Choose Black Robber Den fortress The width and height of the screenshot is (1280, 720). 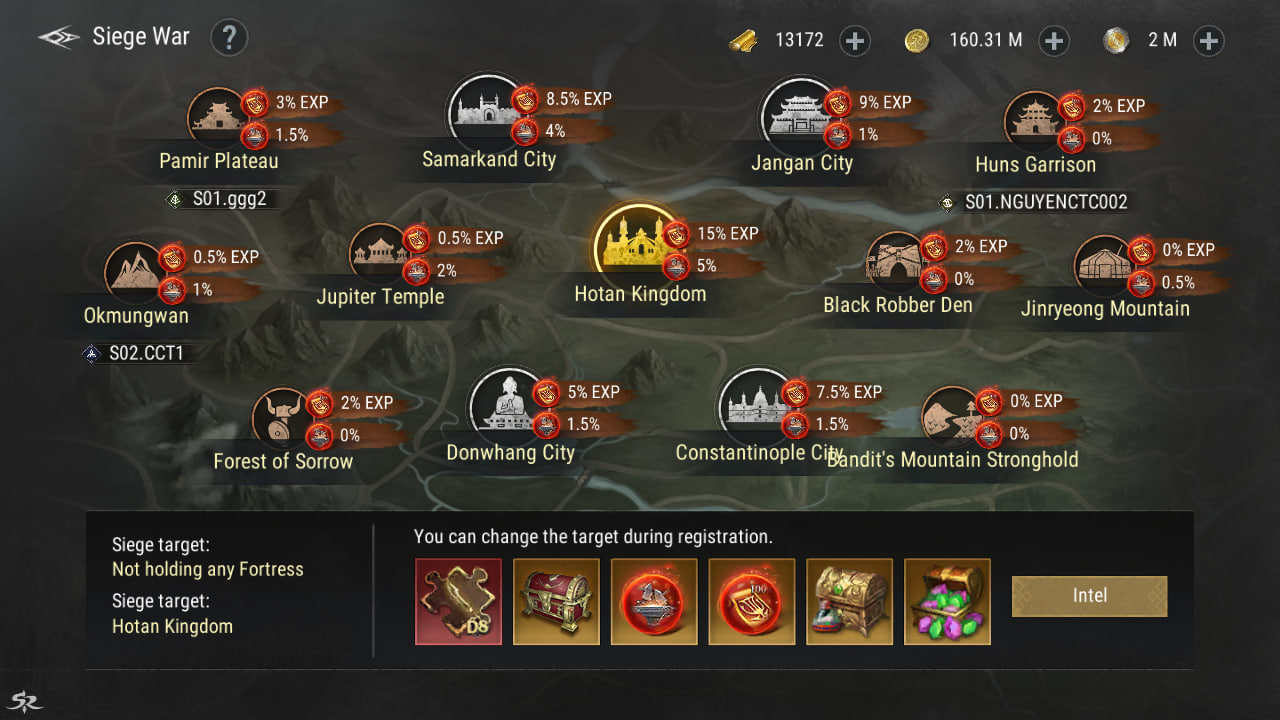click(895, 260)
